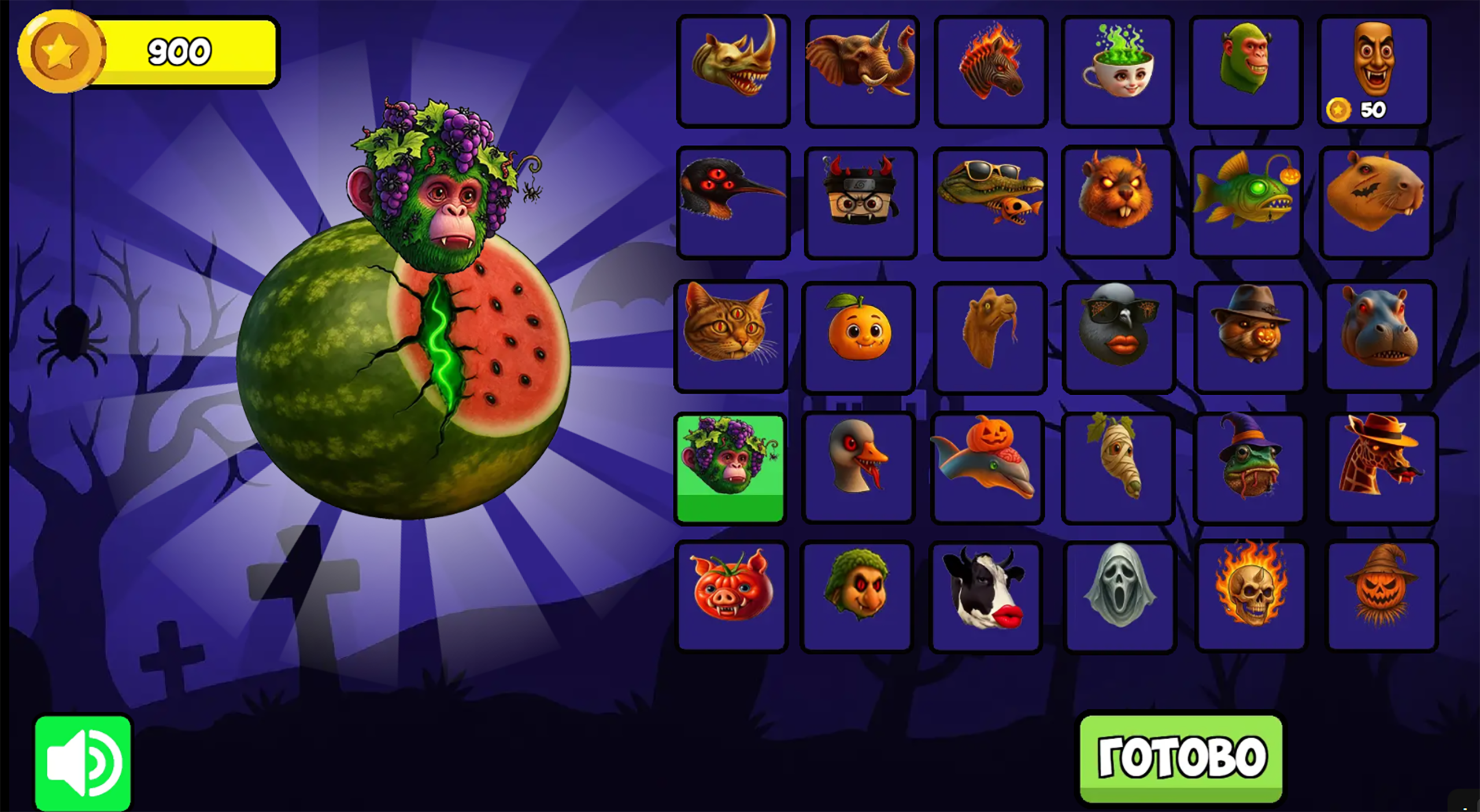The height and width of the screenshot is (812, 1480).
Task: Pick the Ghostface skin
Action: pos(1118,595)
